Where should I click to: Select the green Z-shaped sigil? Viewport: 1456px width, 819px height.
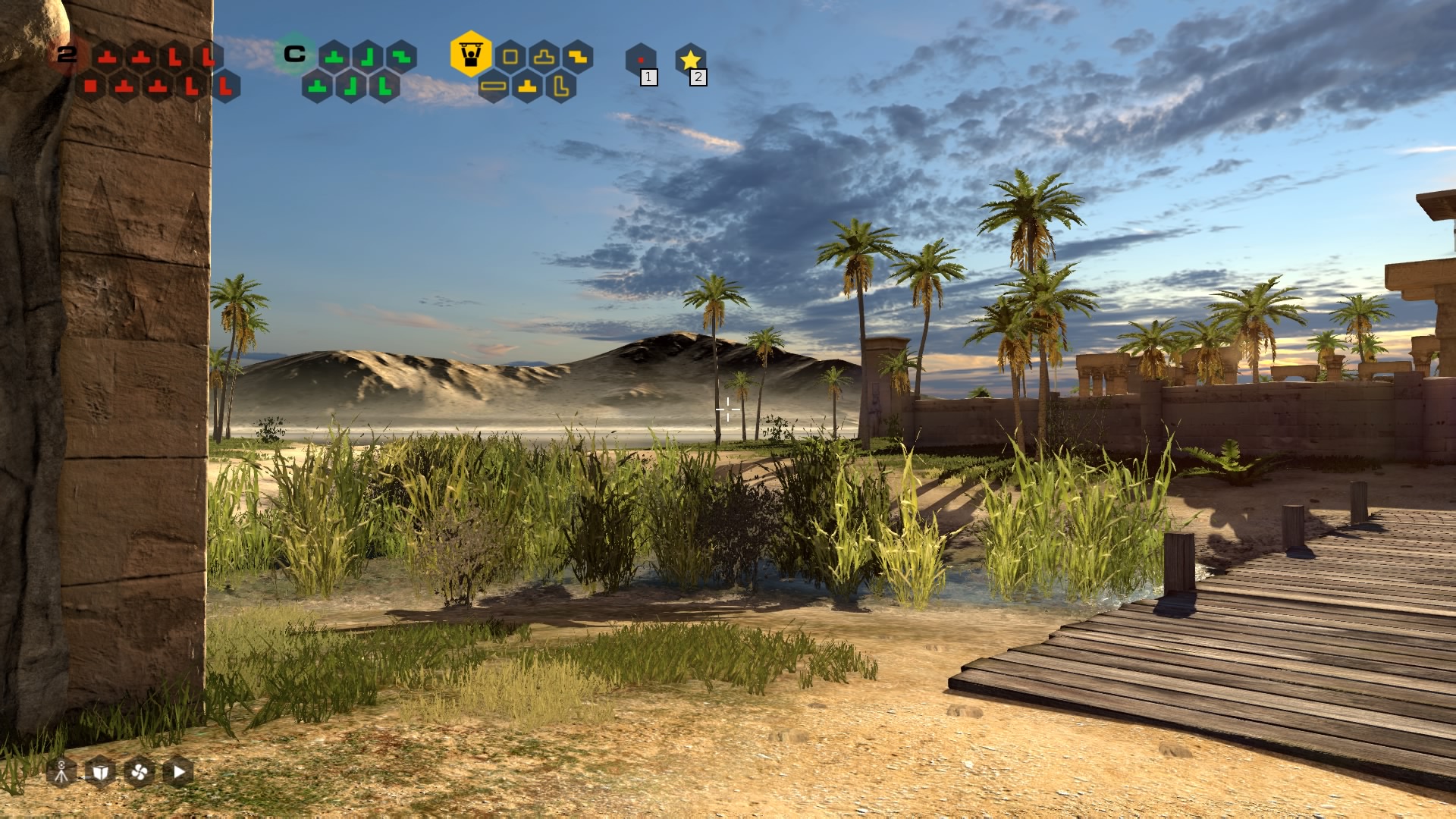click(401, 57)
